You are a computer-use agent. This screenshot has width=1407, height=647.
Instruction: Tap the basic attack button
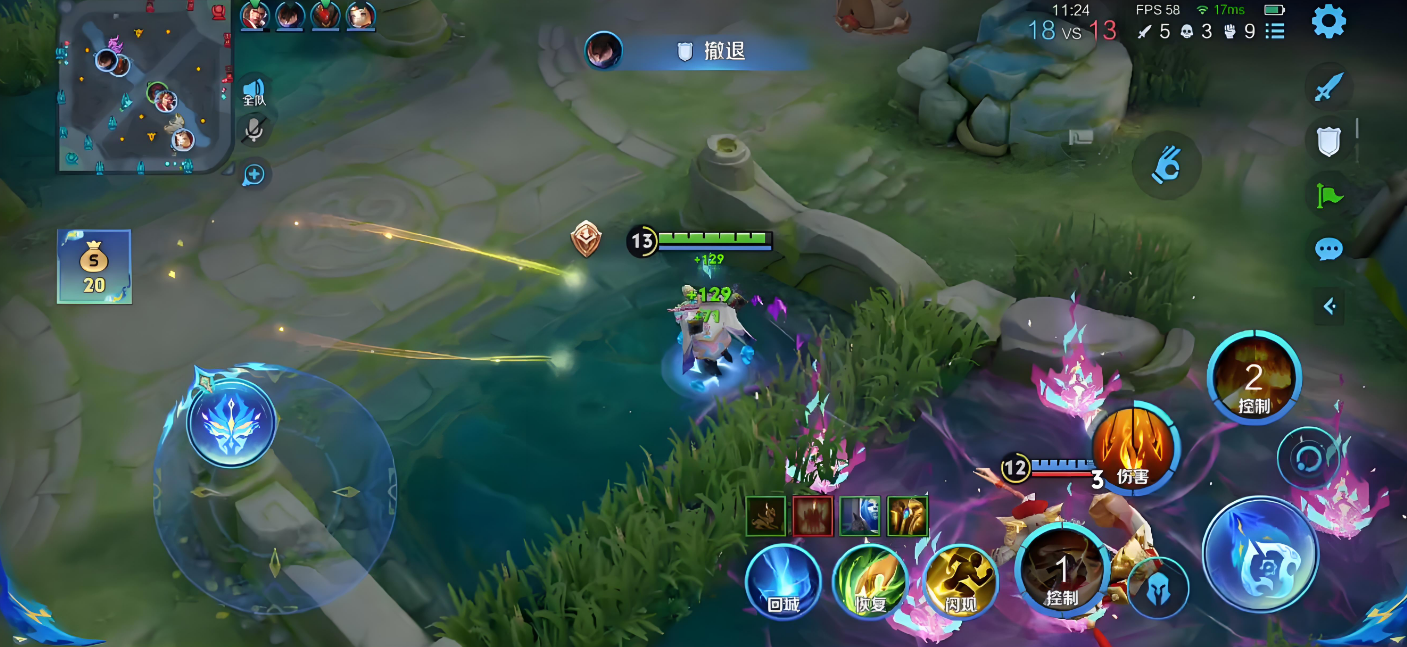[x=1260, y=553]
